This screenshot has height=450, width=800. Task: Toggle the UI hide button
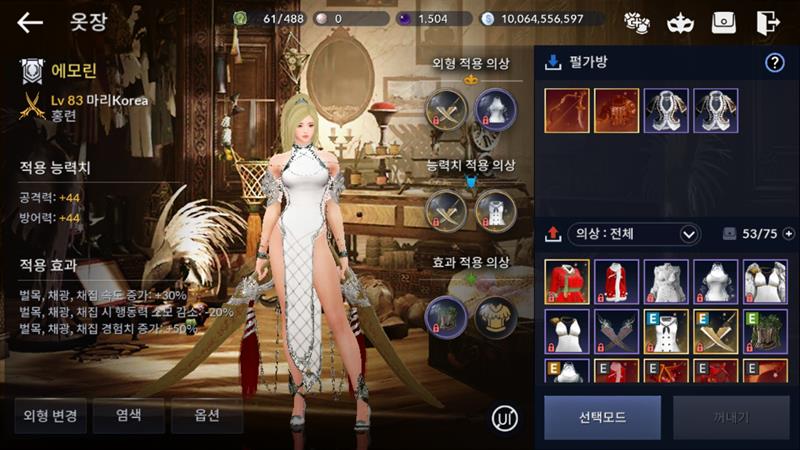505,418
